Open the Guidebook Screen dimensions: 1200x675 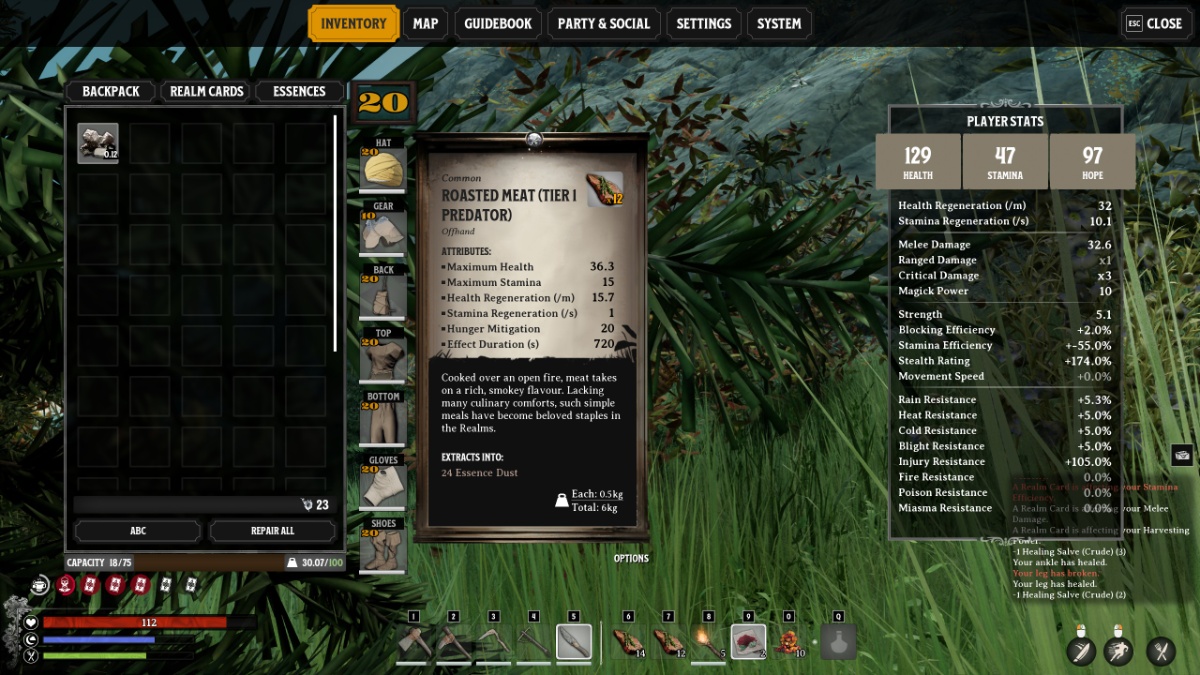click(498, 24)
